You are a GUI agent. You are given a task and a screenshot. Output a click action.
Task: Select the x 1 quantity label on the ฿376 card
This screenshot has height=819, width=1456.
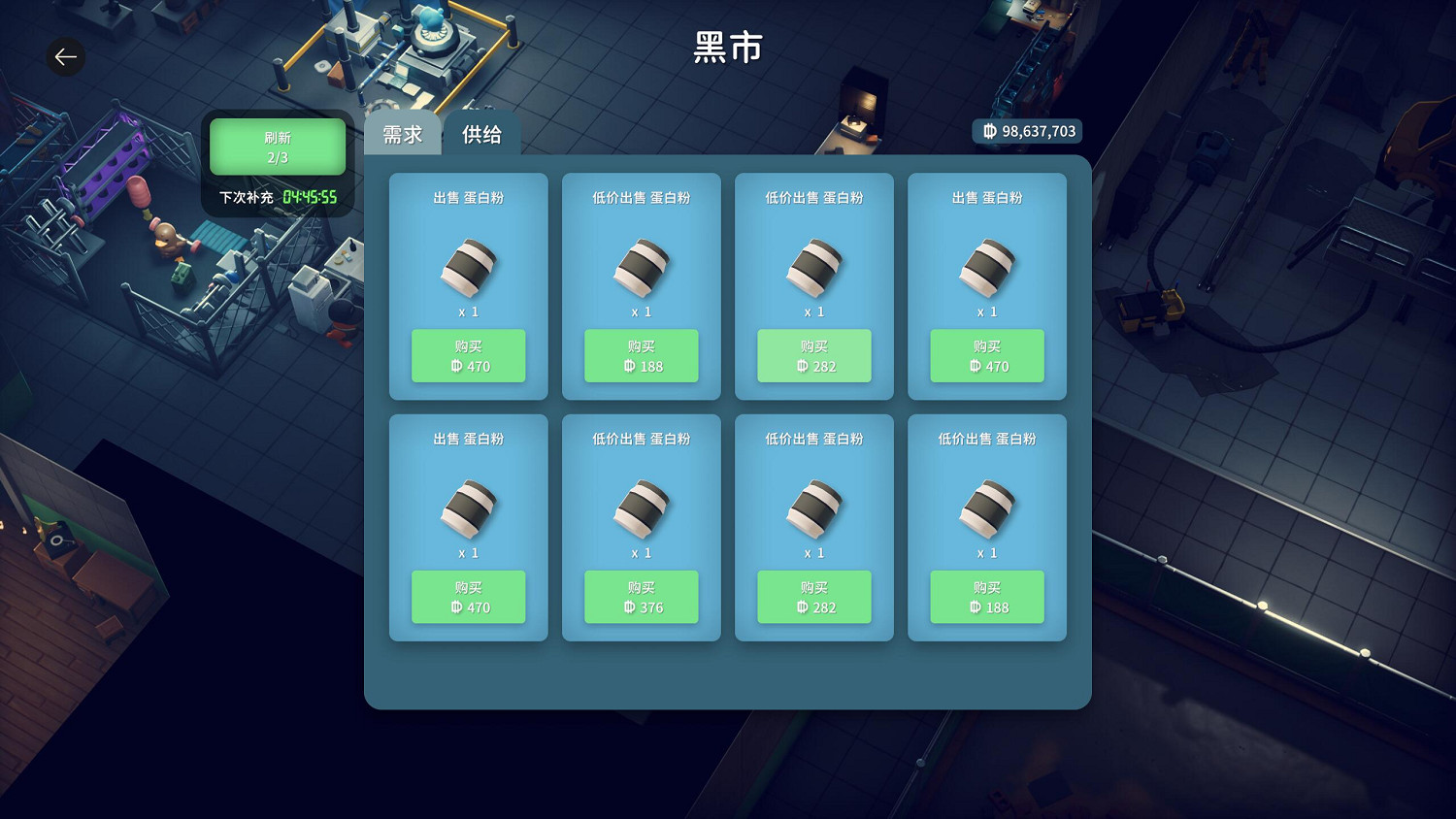point(642,552)
